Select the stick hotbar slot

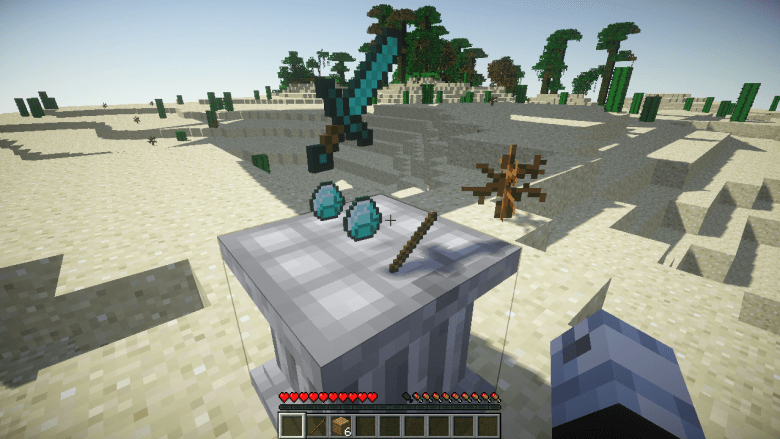tap(316, 426)
